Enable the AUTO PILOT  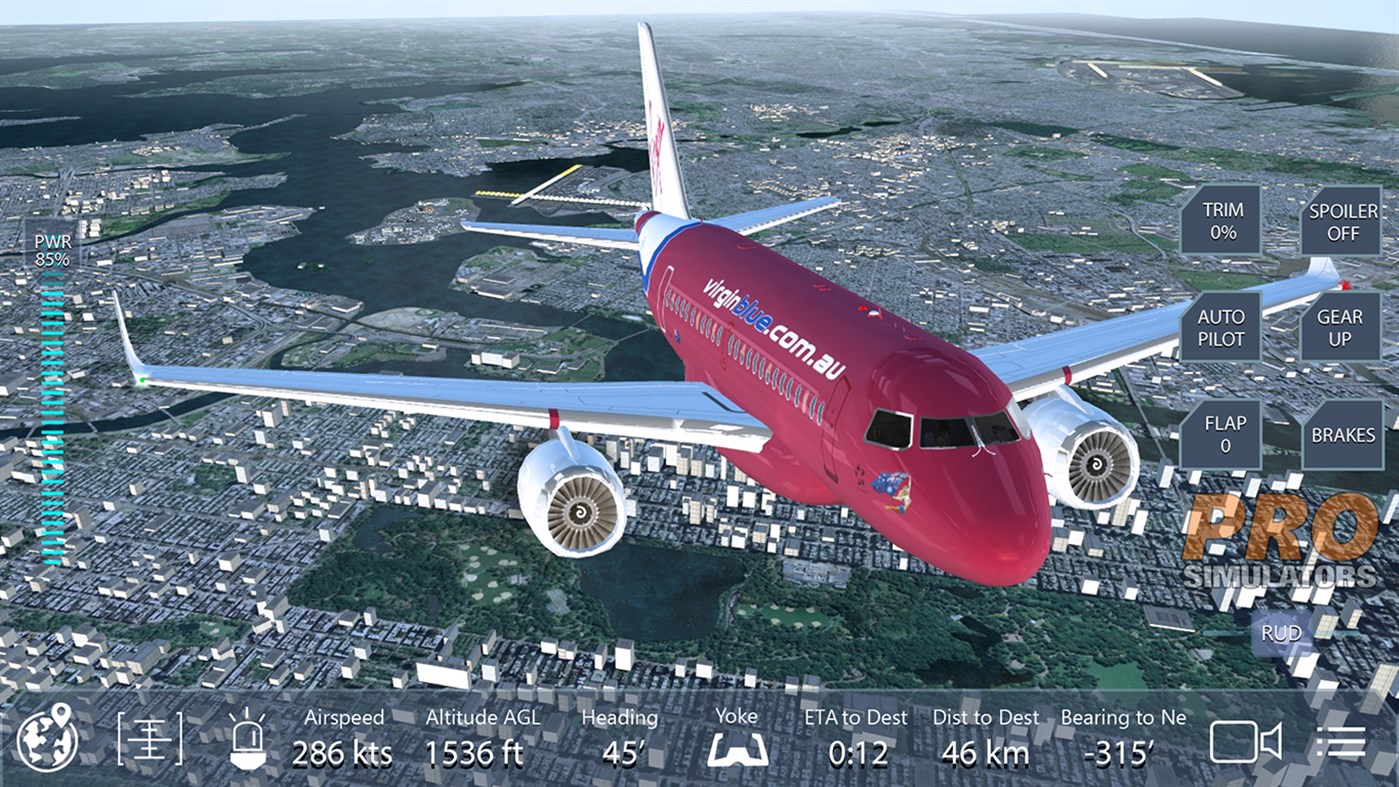(1220, 326)
